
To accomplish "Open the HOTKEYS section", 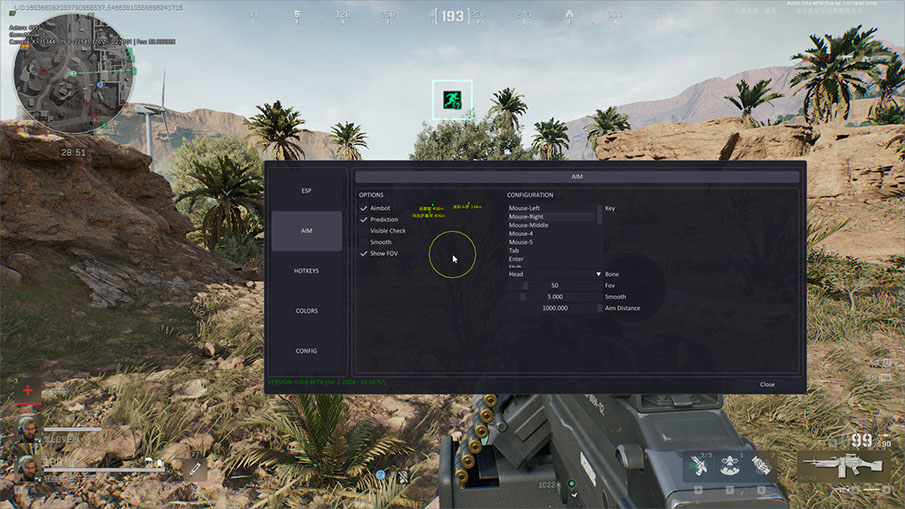I will point(307,271).
